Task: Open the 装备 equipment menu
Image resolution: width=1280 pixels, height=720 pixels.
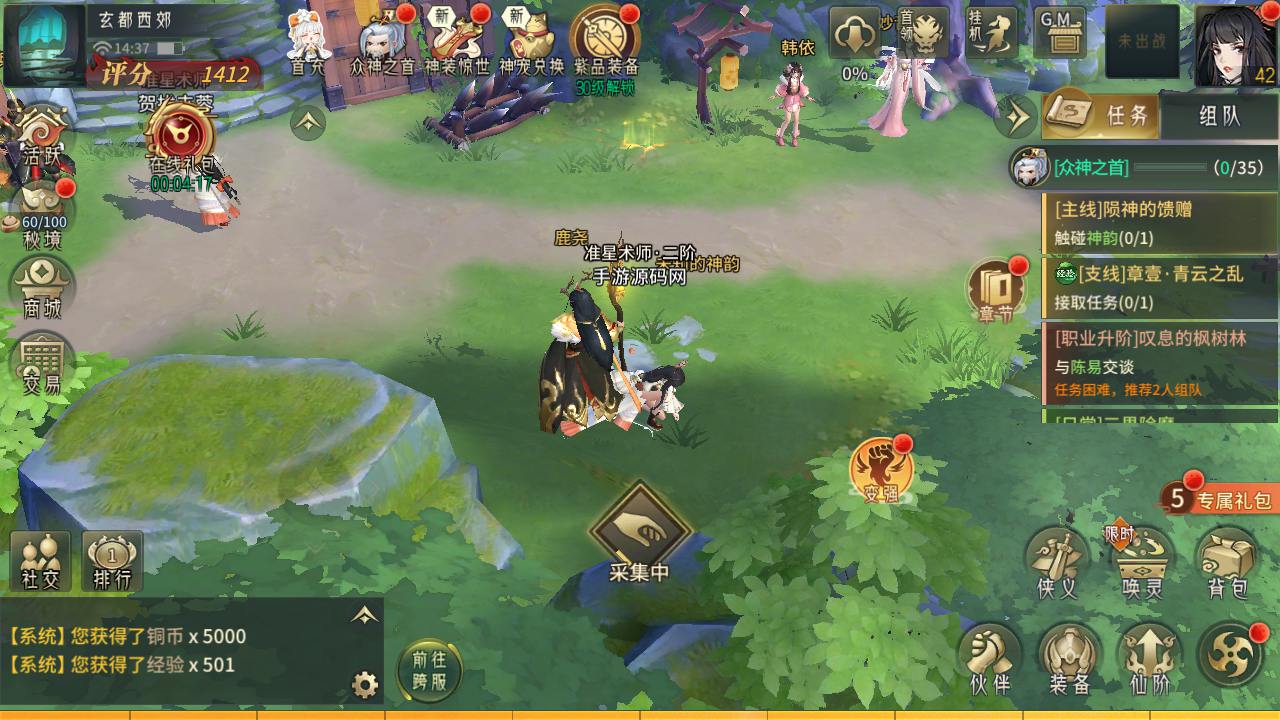Action: [x=1069, y=658]
